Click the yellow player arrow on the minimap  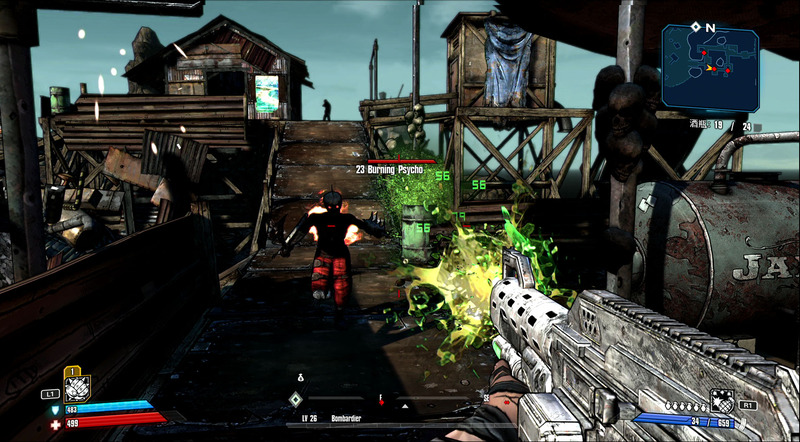711,68
